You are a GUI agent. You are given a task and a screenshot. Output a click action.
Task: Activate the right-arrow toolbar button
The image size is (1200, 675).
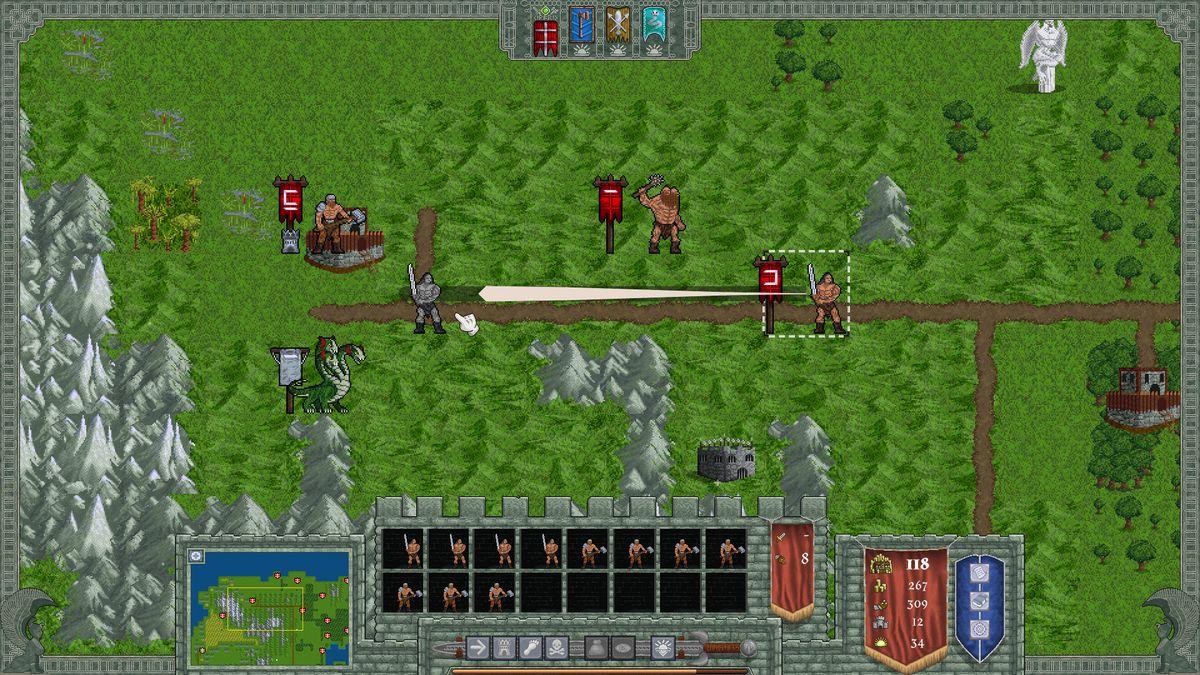[x=477, y=647]
